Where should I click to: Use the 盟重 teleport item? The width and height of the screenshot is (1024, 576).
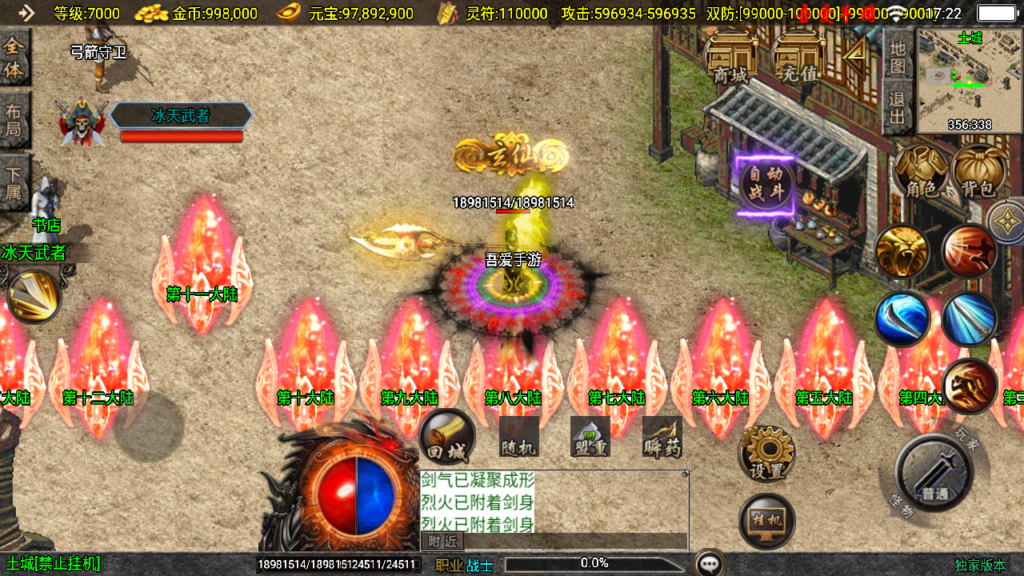coord(590,437)
